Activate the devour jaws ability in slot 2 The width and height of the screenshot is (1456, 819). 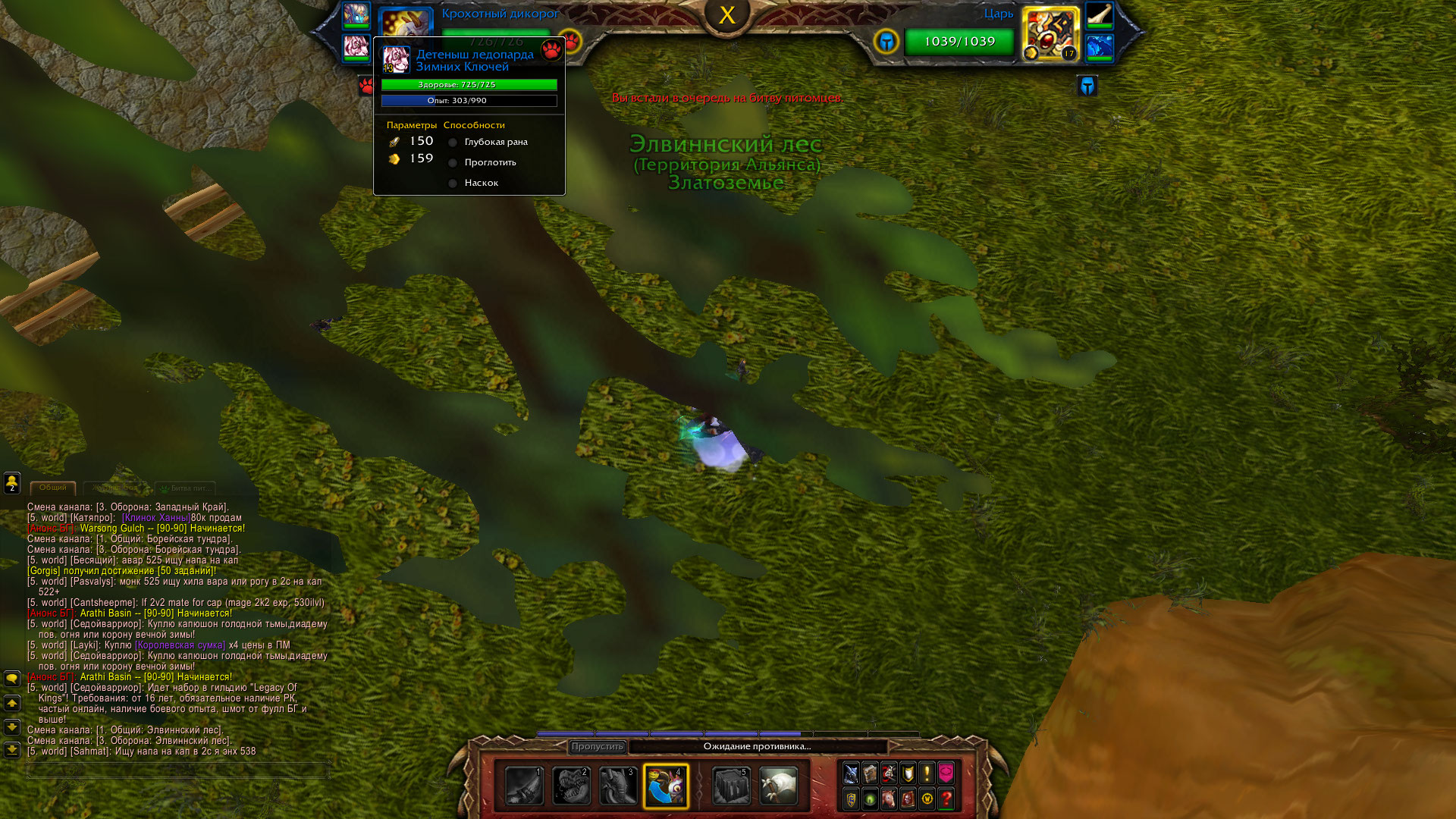(x=571, y=786)
